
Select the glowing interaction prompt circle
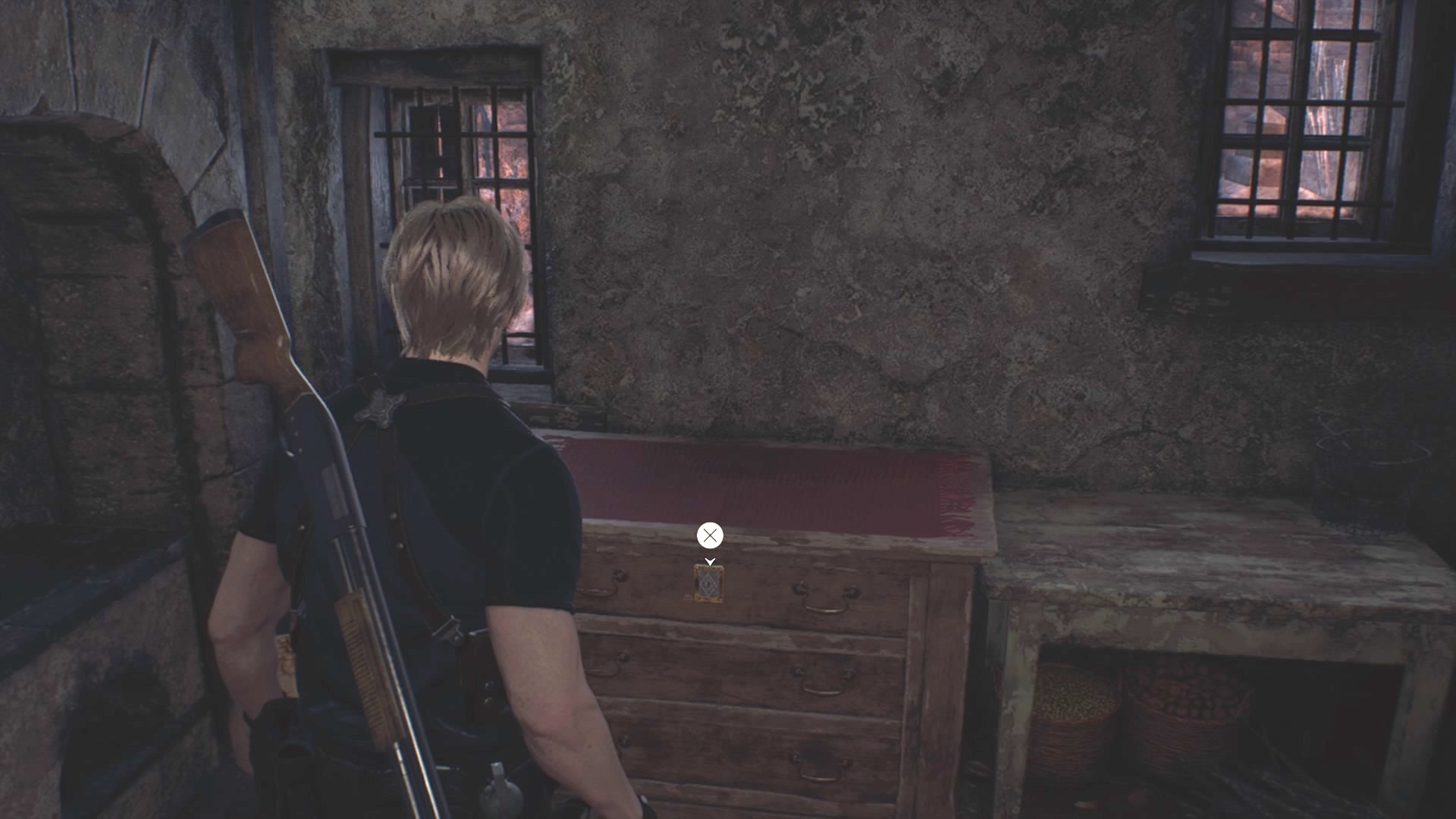point(710,535)
